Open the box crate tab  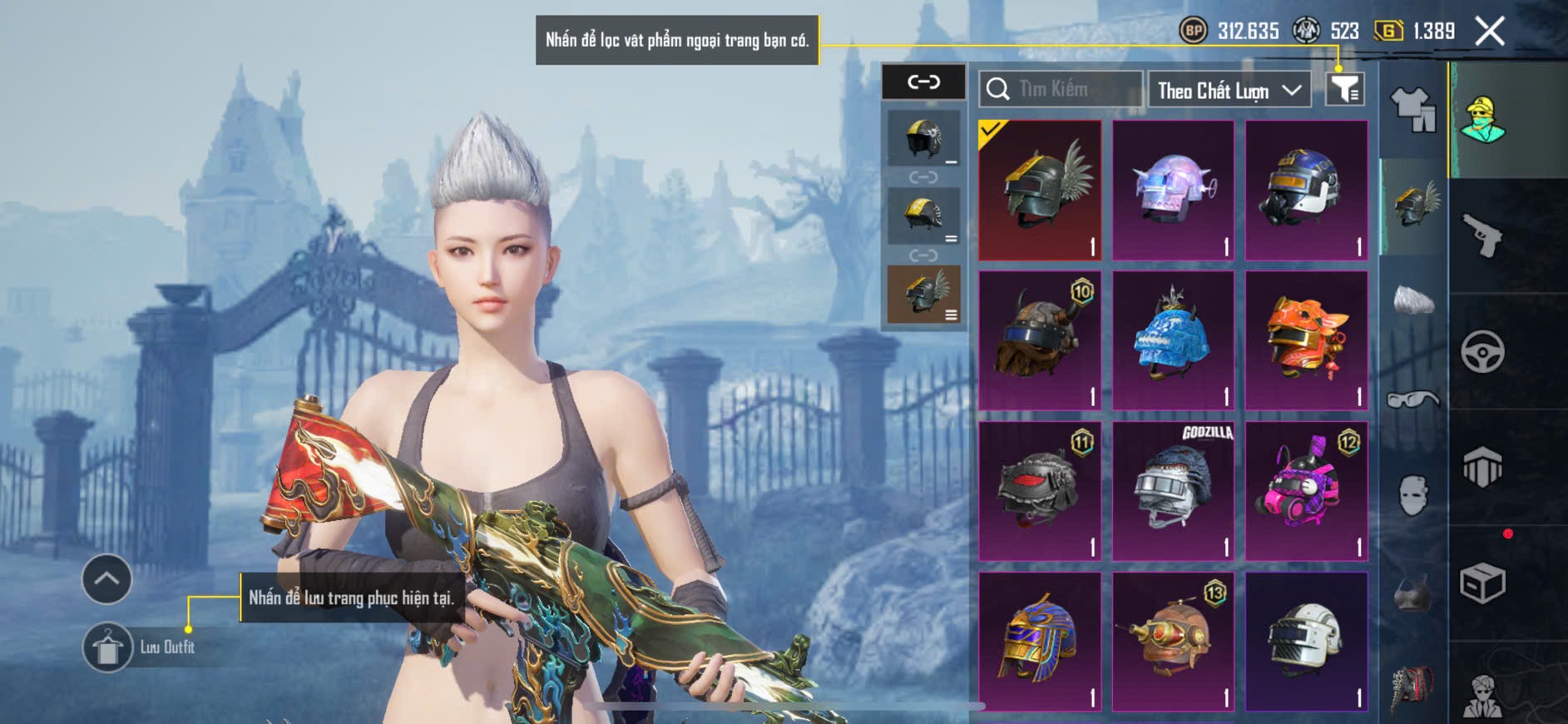(x=1482, y=583)
